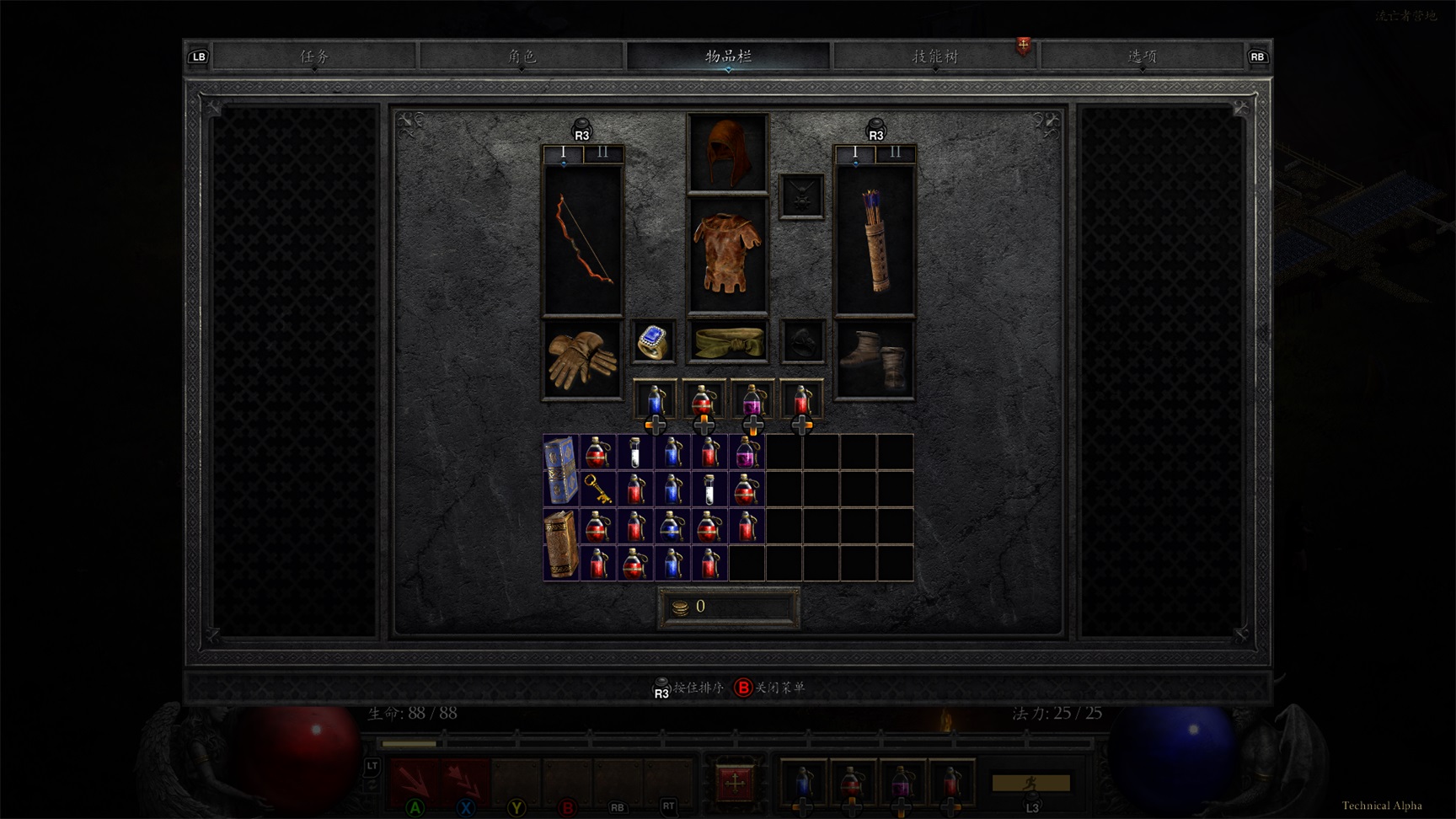Choose the brown tome in inventory

[x=561, y=544]
